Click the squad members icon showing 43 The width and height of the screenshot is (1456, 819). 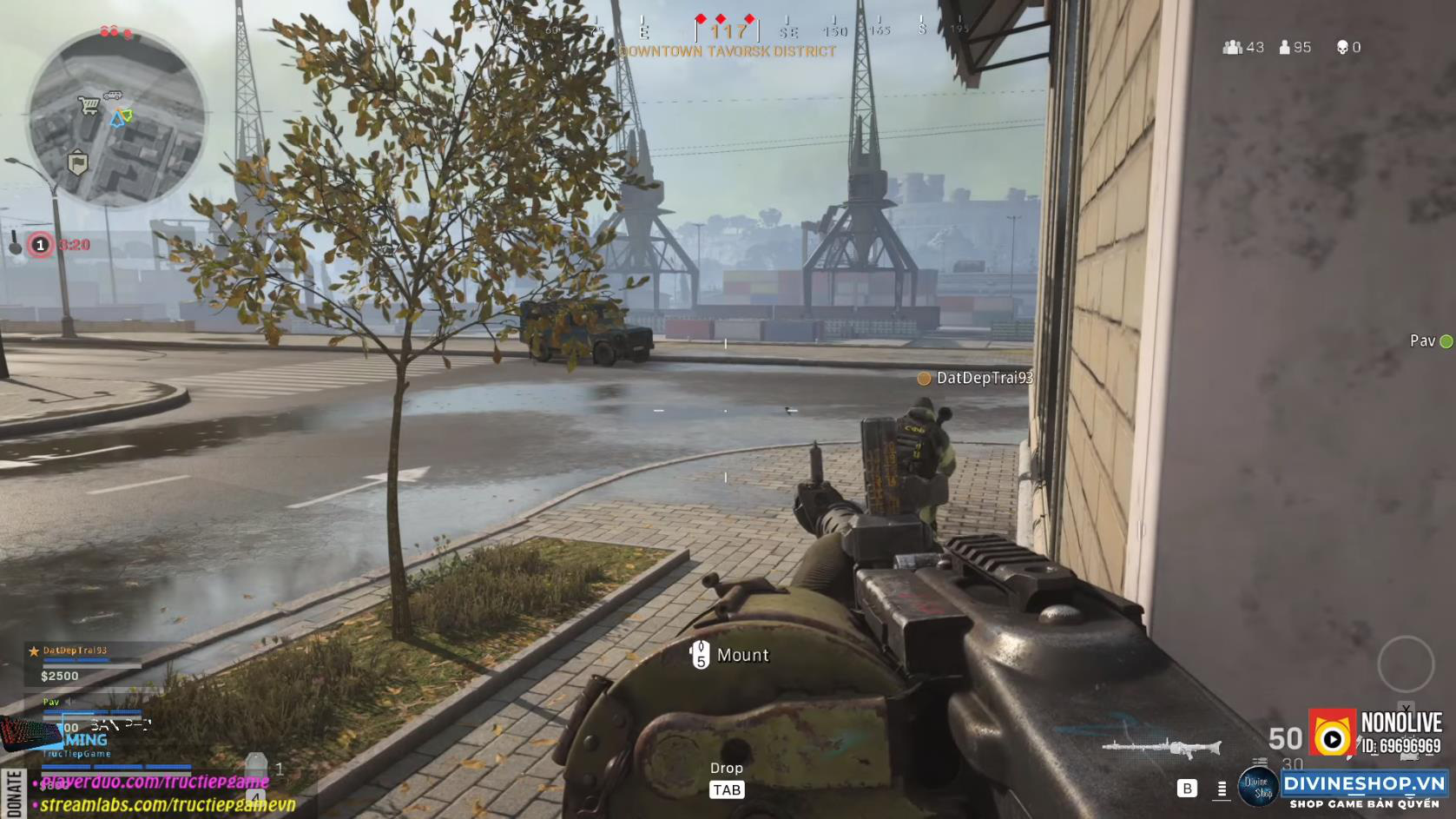point(1233,46)
